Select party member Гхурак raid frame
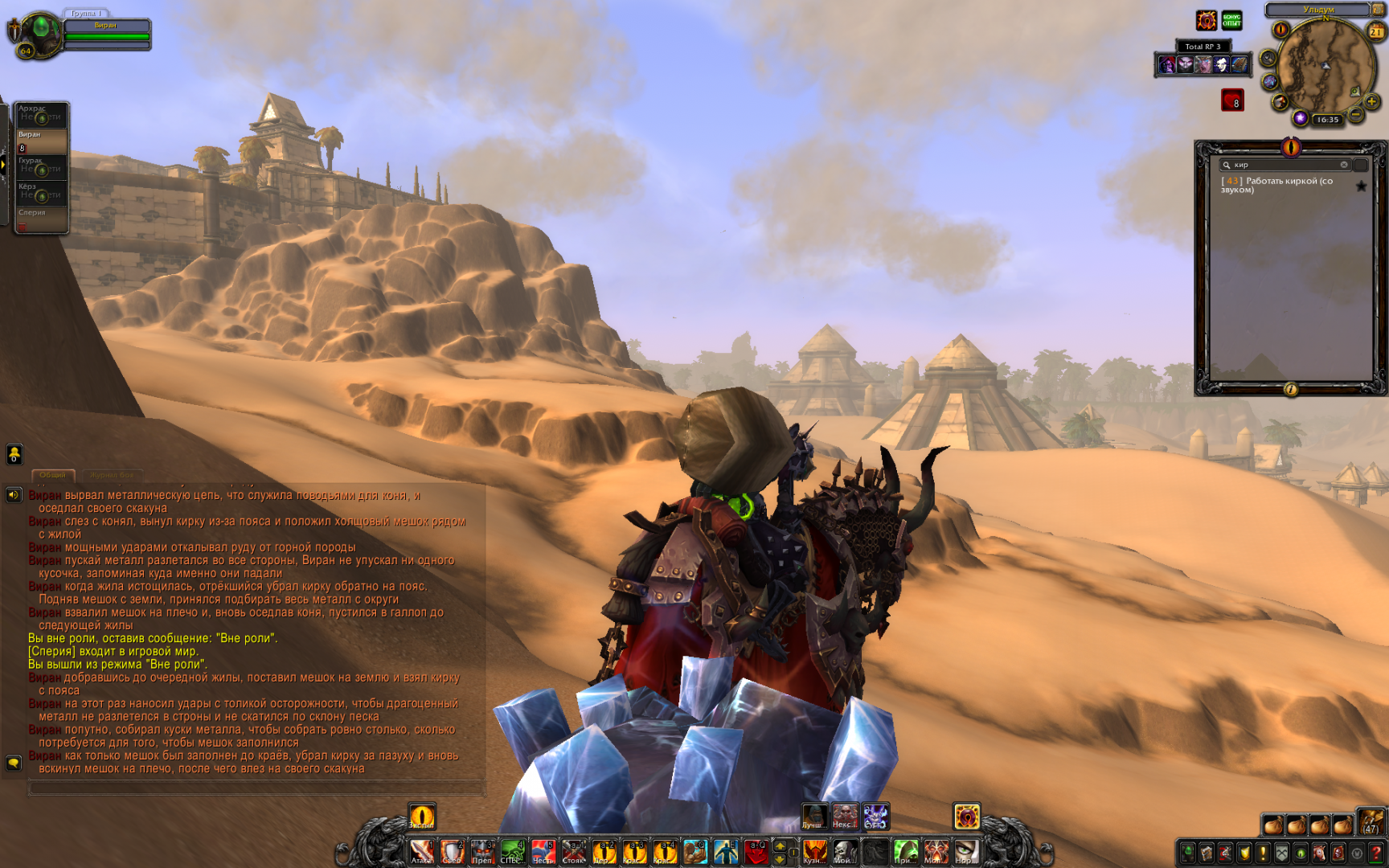Screen dimensions: 1389x868 pyautogui.click(x=41, y=166)
